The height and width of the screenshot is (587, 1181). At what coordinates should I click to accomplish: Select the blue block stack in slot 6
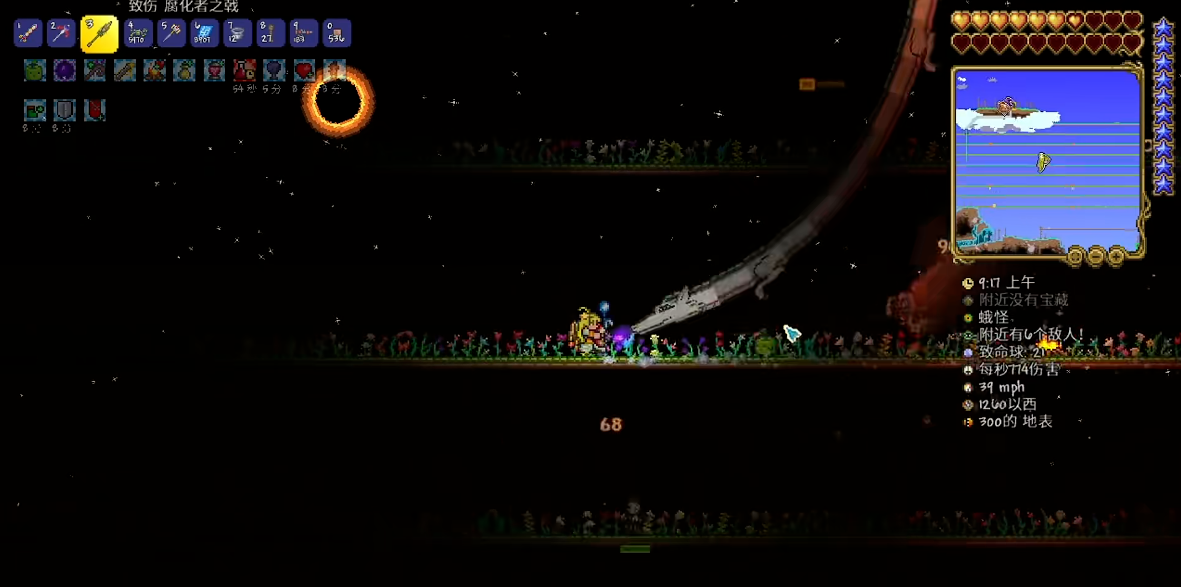click(x=204, y=34)
